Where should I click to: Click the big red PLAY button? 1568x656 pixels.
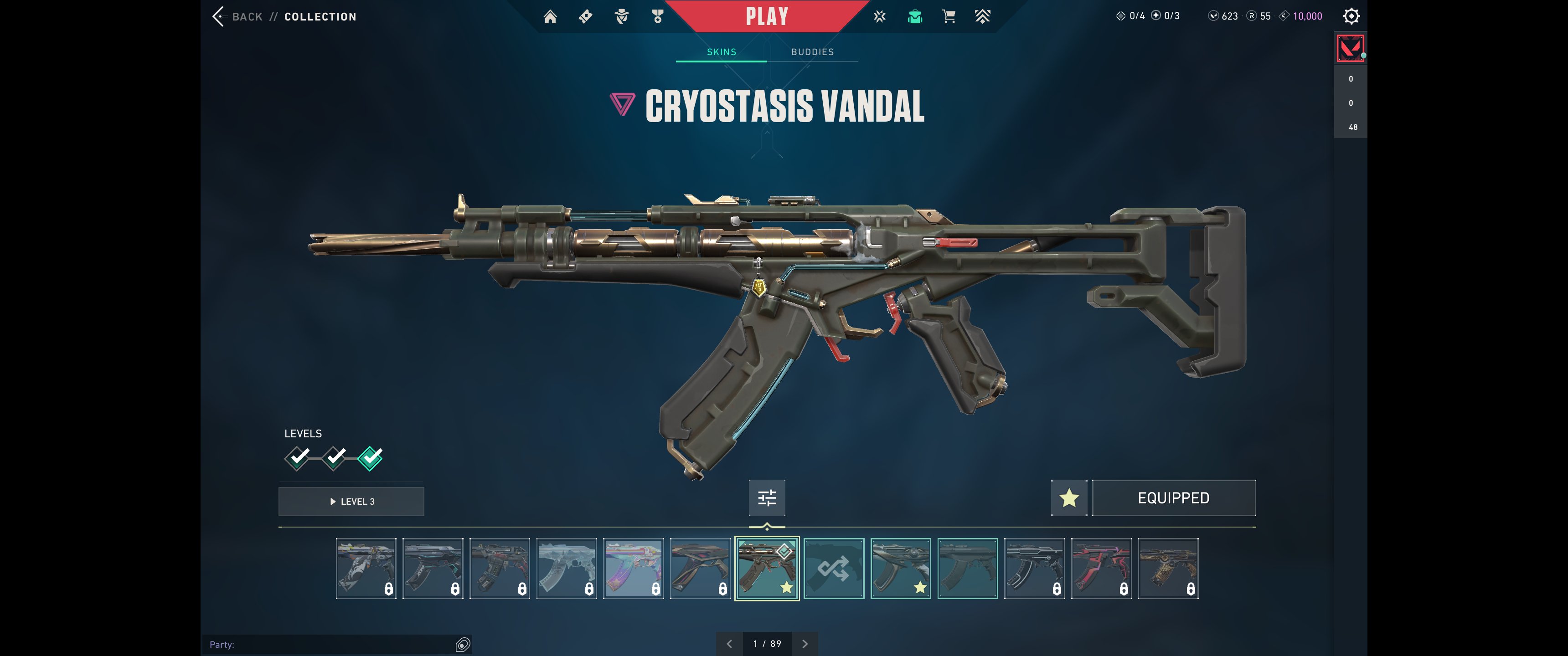[767, 16]
